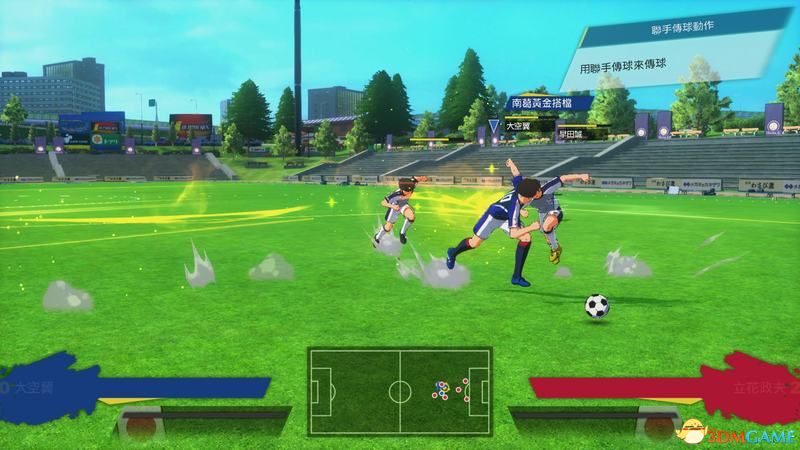Viewport: 800px width, 450px height.
Task: Click the soccer pitch radar minimap
Action: point(400,385)
